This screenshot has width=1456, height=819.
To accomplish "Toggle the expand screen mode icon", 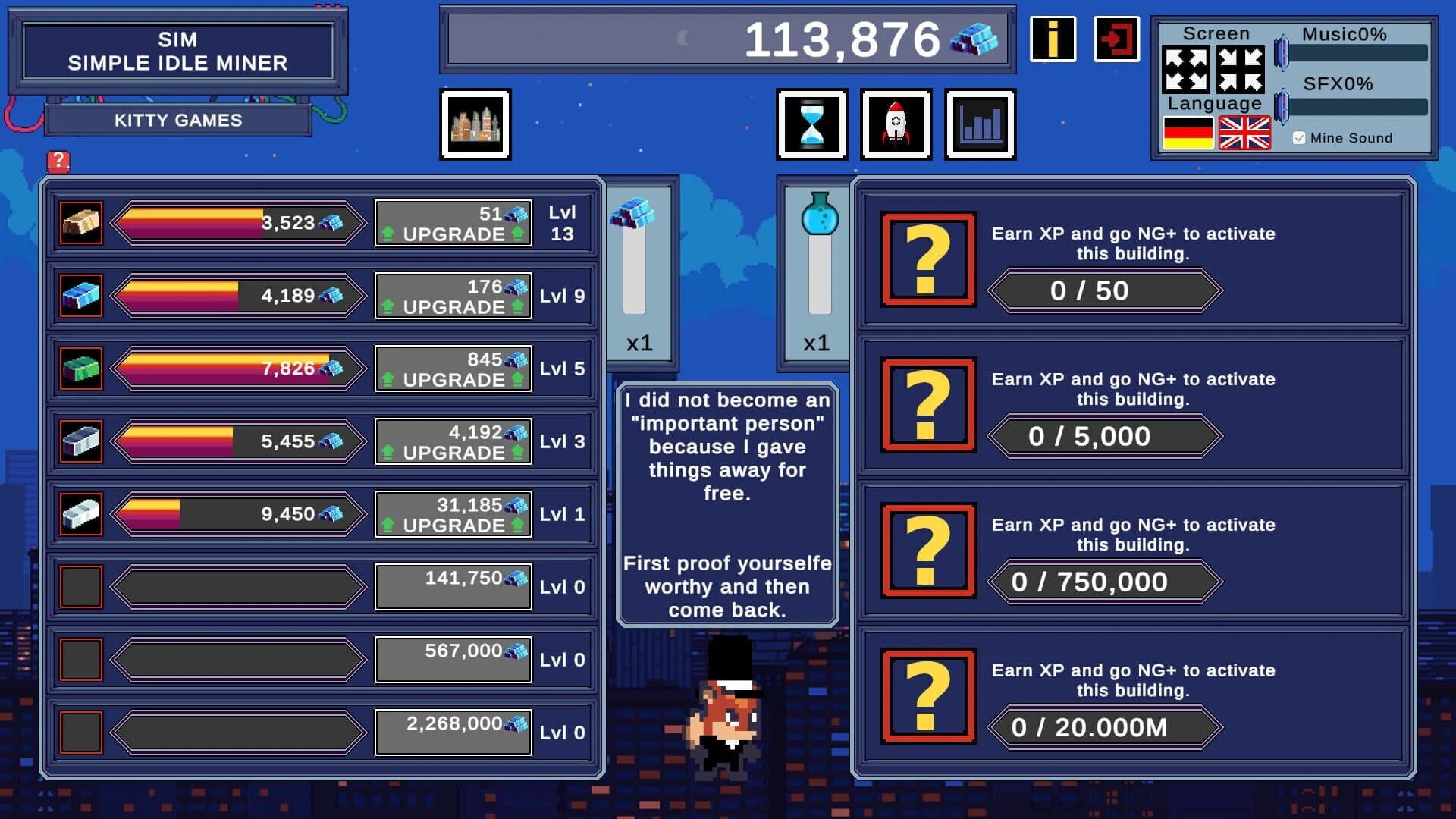I will (1187, 68).
